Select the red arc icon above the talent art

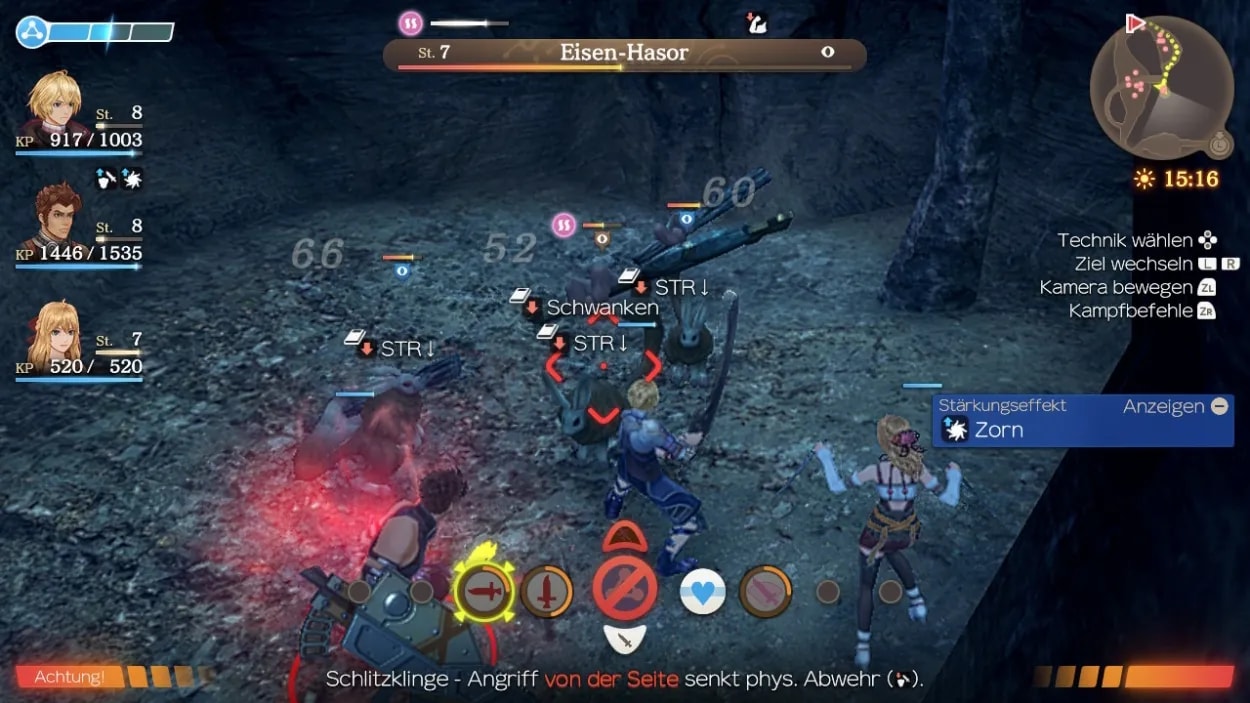[624, 537]
